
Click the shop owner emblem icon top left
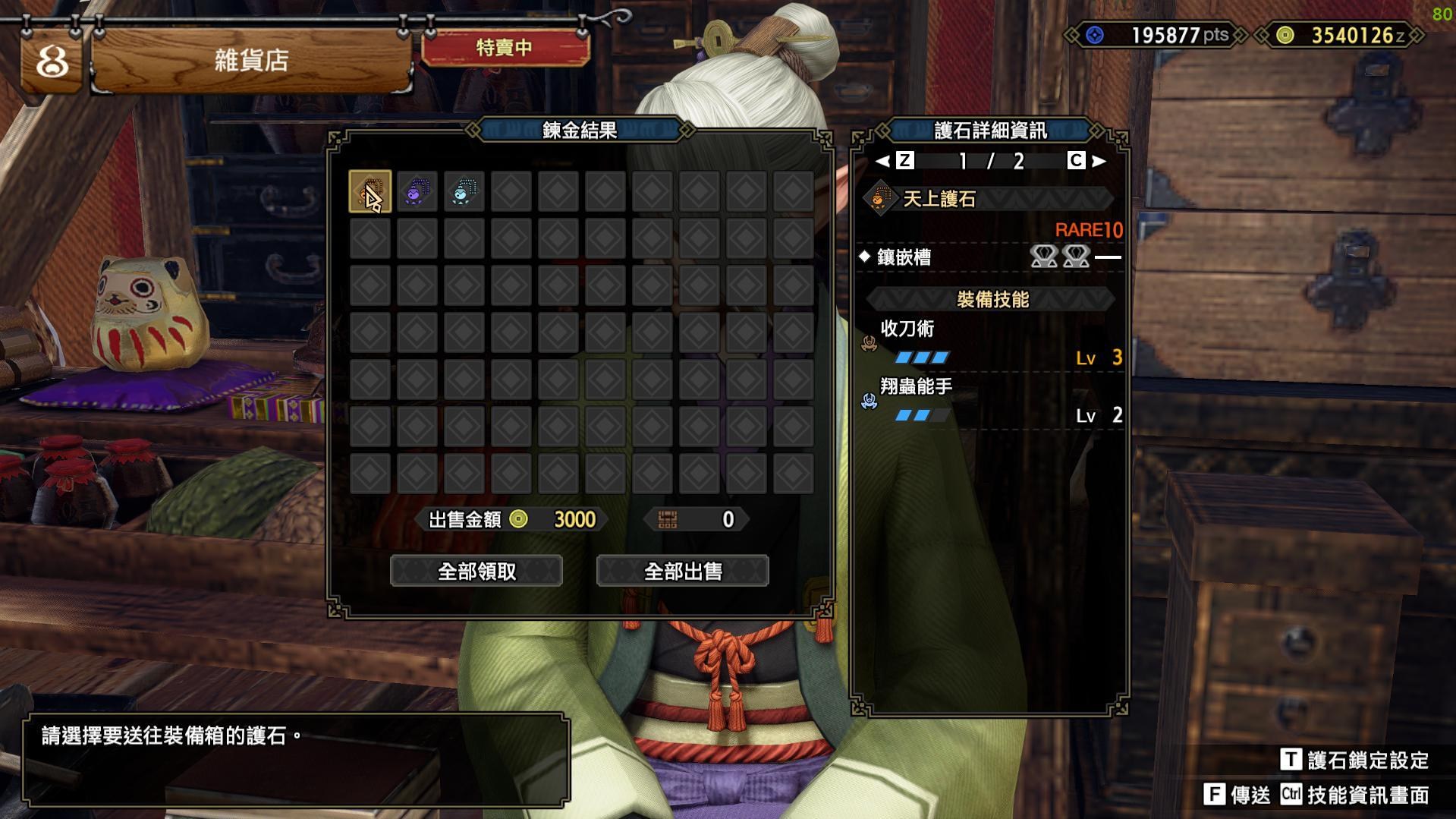[x=49, y=57]
